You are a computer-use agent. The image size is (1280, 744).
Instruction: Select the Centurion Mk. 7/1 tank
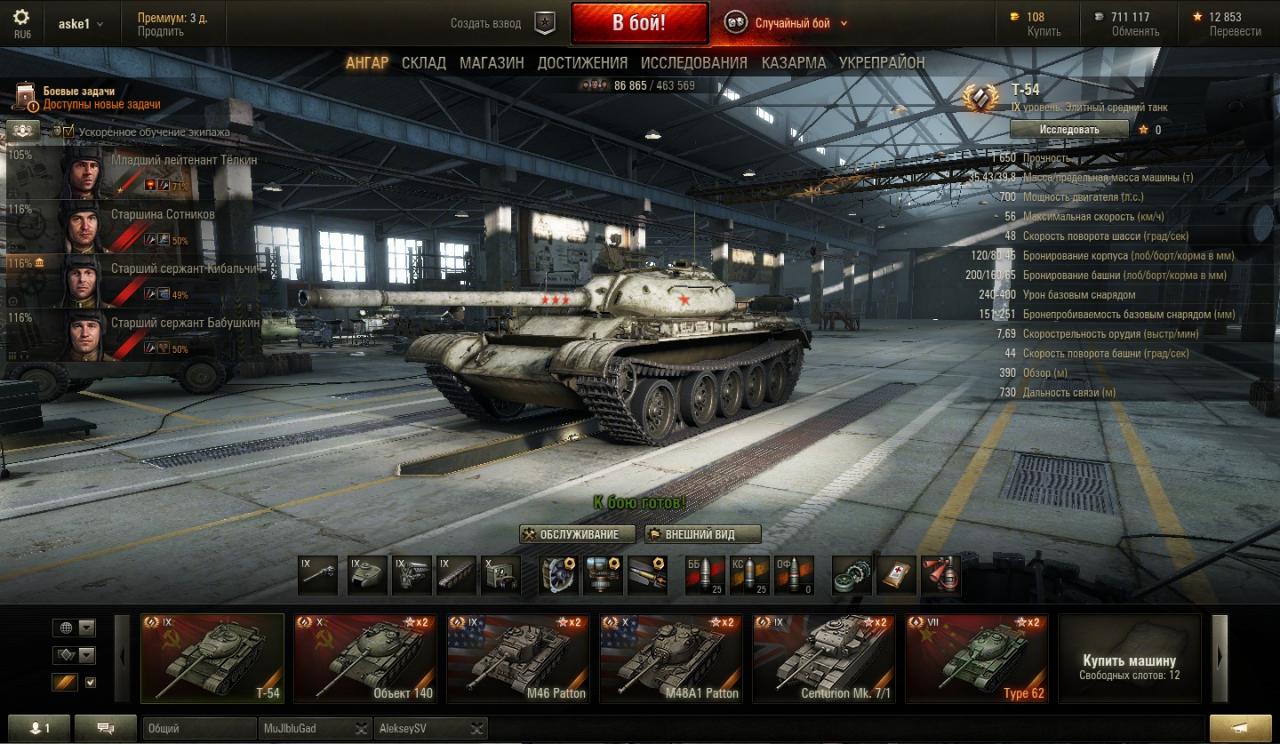click(824, 658)
